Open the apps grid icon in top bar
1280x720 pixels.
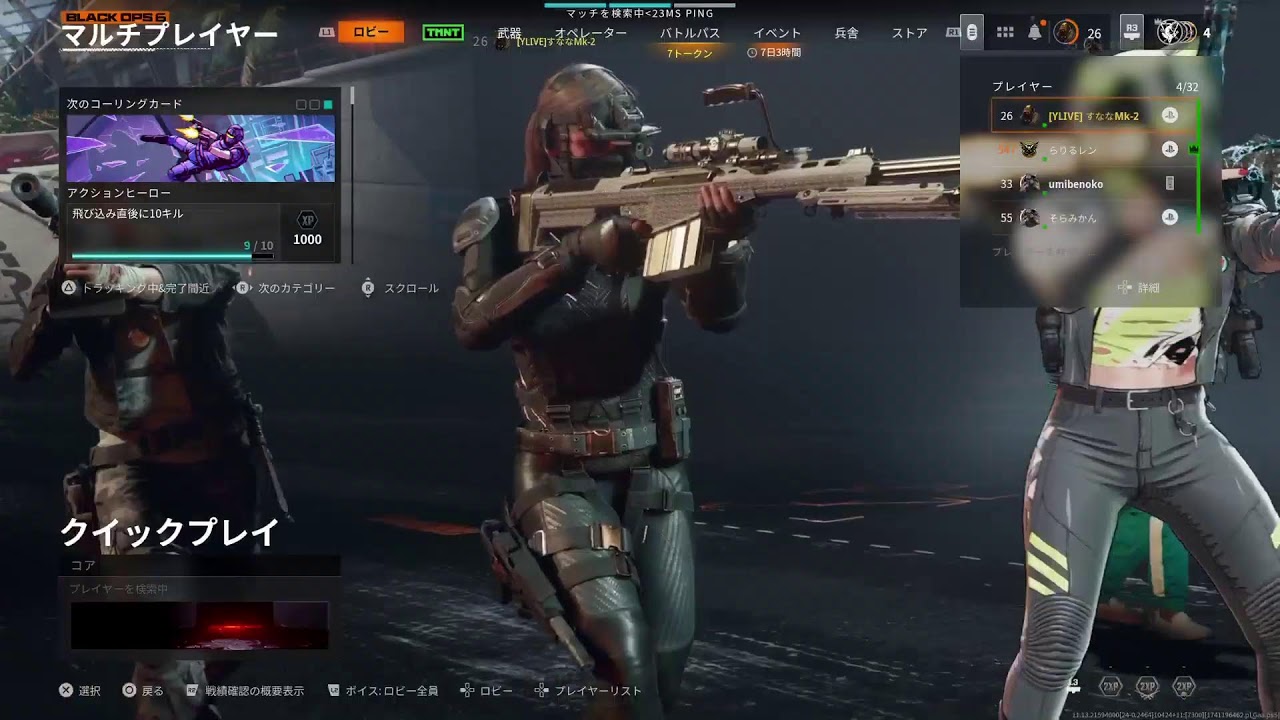click(1004, 31)
